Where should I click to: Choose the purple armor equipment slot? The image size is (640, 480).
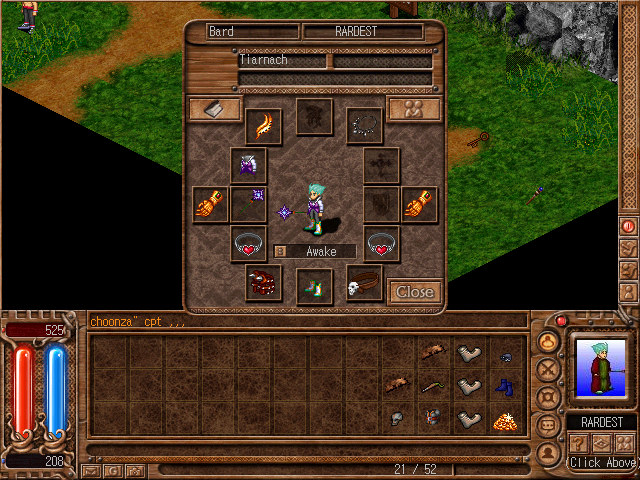coord(249,165)
